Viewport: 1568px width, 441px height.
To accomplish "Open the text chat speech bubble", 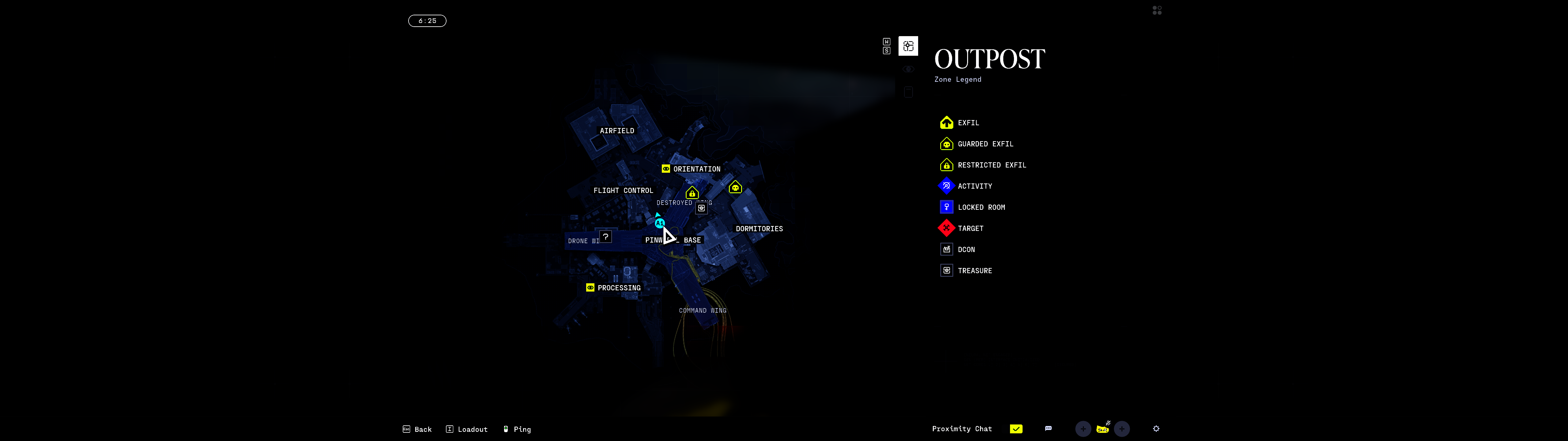I will pyautogui.click(x=1048, y=429).
